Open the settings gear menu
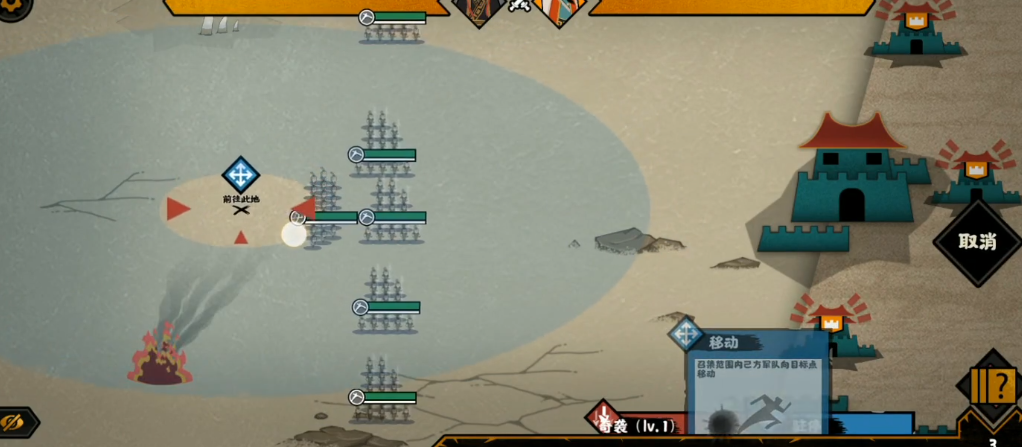The image size is (1022, 447). [x=12, y=8]
